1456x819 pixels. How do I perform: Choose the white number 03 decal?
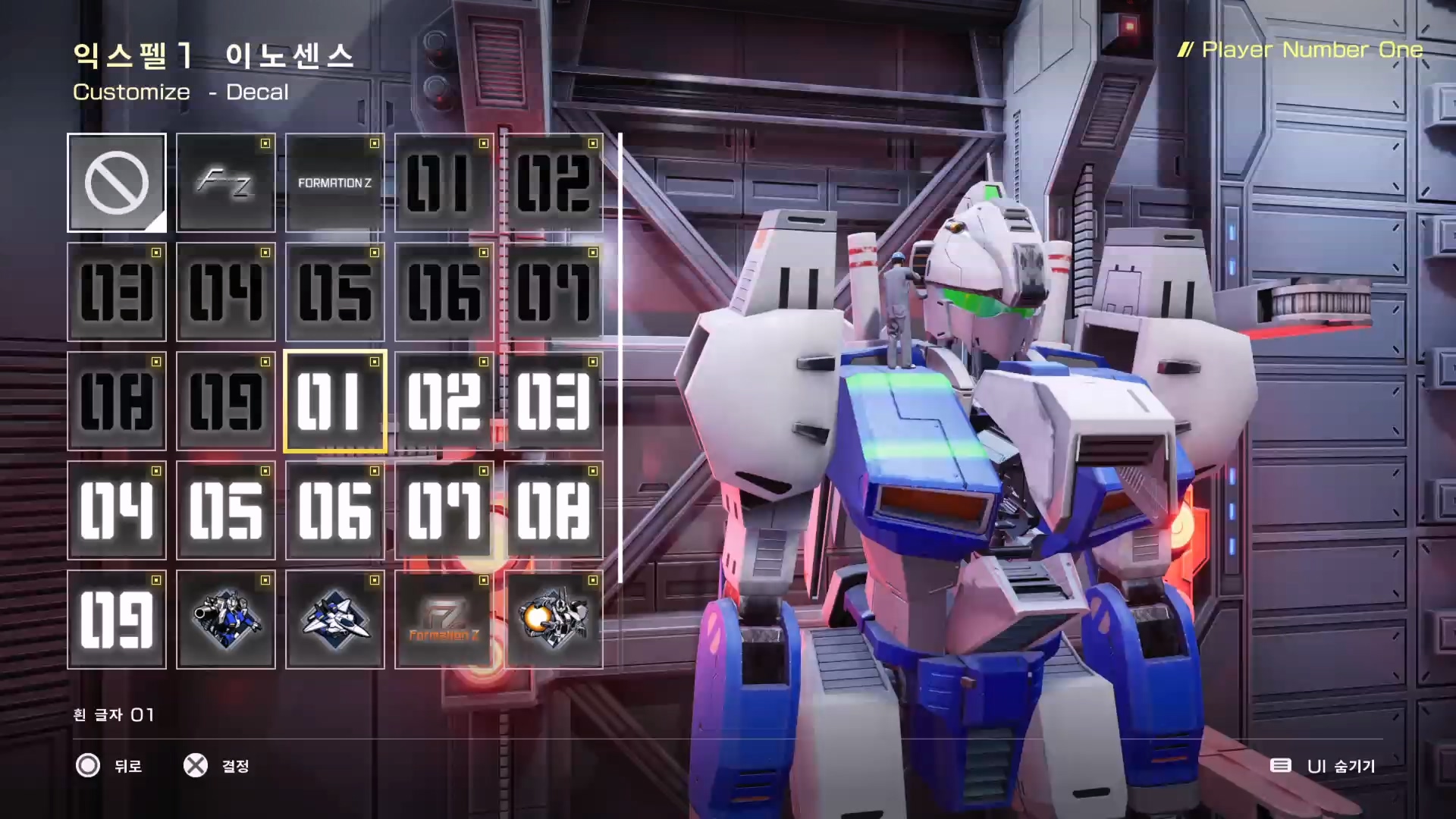[x=554, y=401]
